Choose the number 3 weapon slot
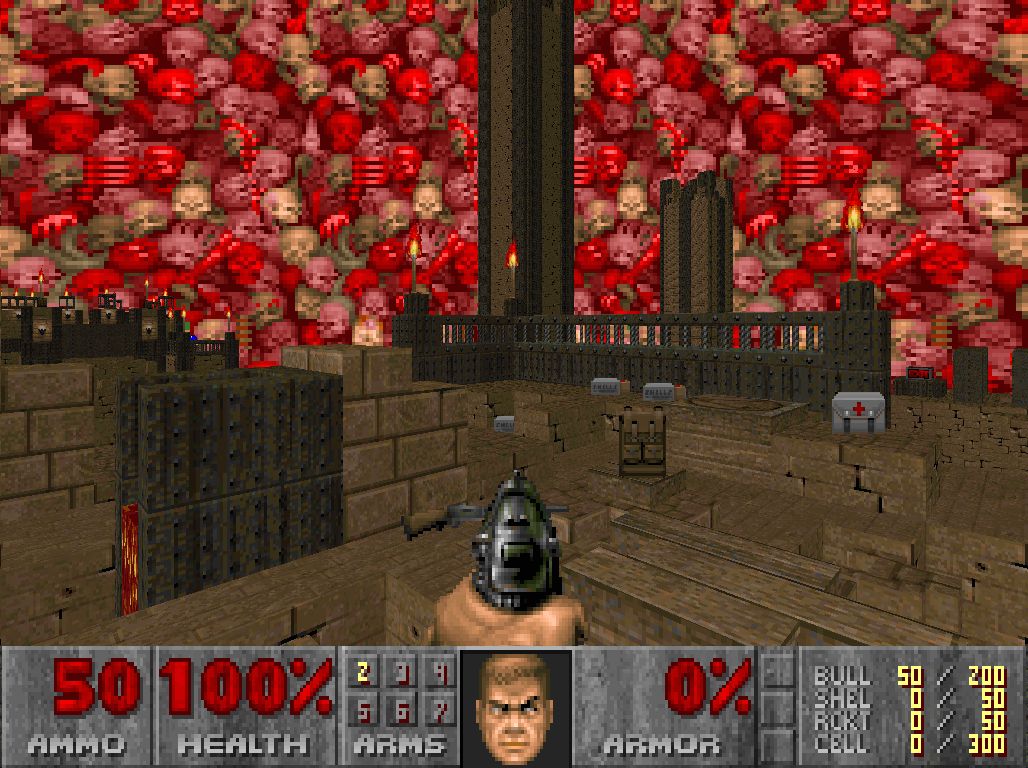Screen dimensions: 1028x768 click(x=403, y=673)
